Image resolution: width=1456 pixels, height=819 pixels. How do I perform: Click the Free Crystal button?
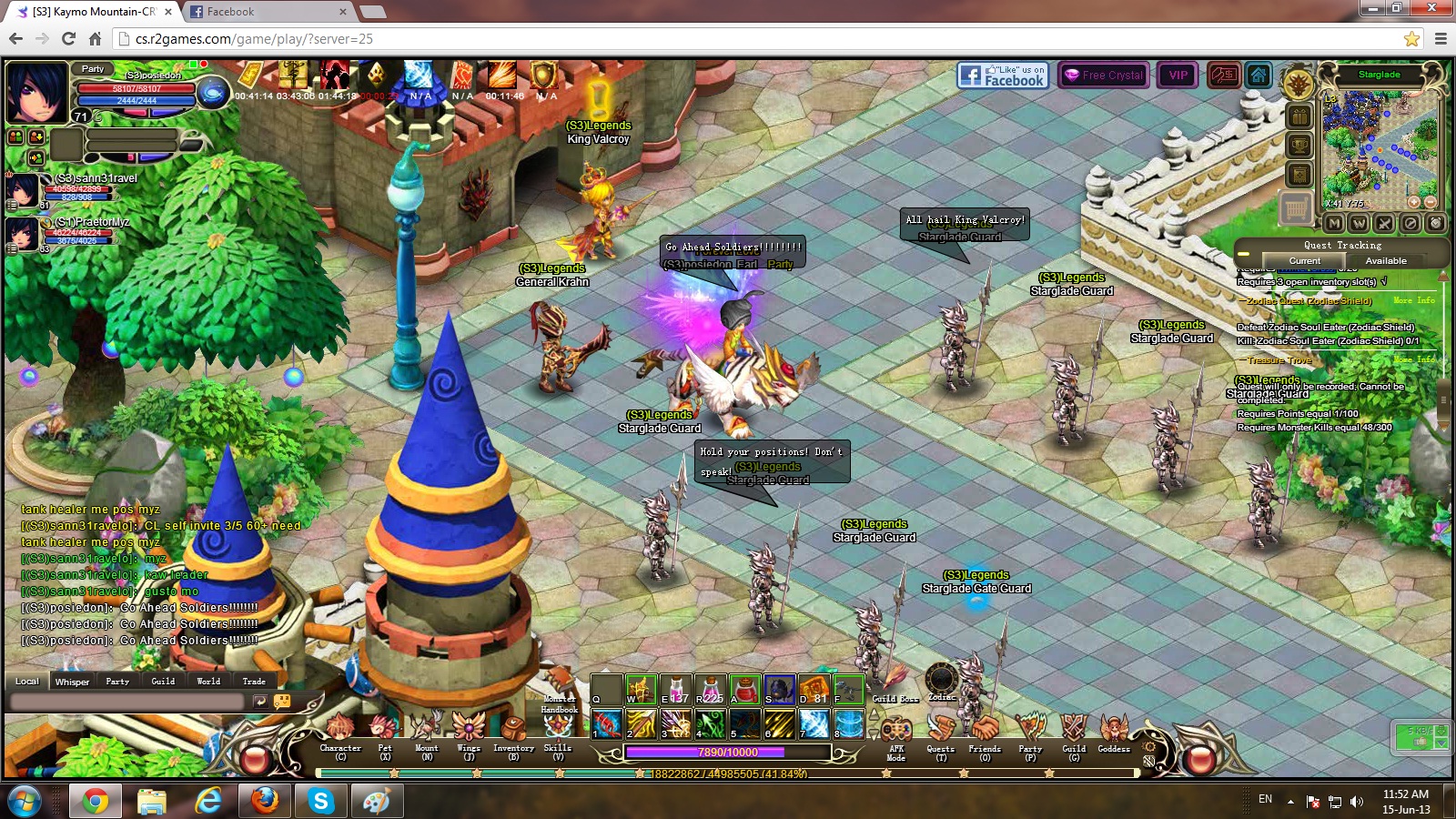tap(1103, 76)
